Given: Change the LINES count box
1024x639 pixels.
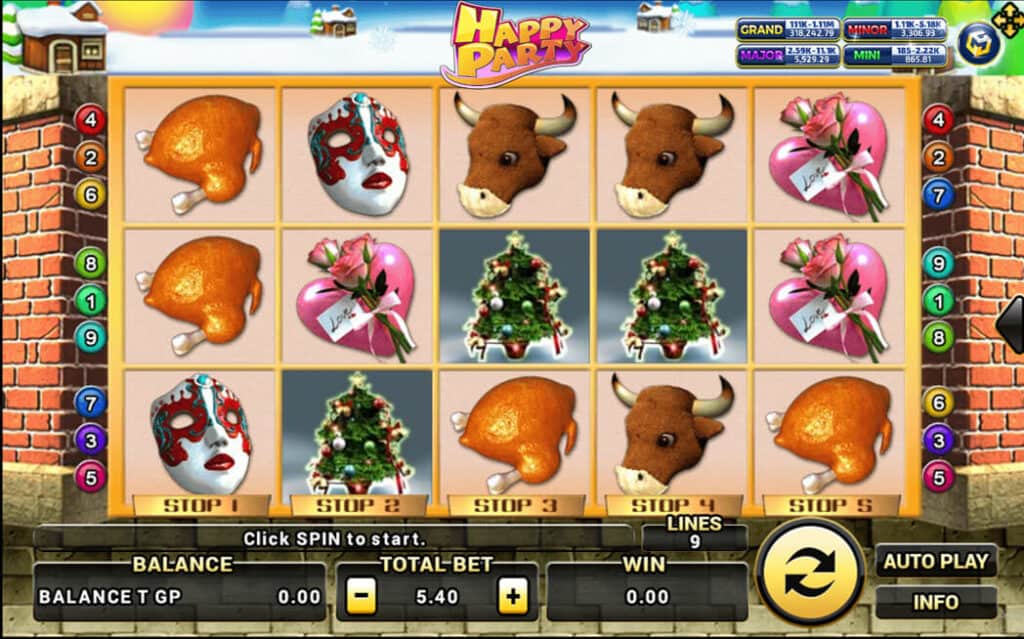Looking at the screenshot, I should click(694, 534).
